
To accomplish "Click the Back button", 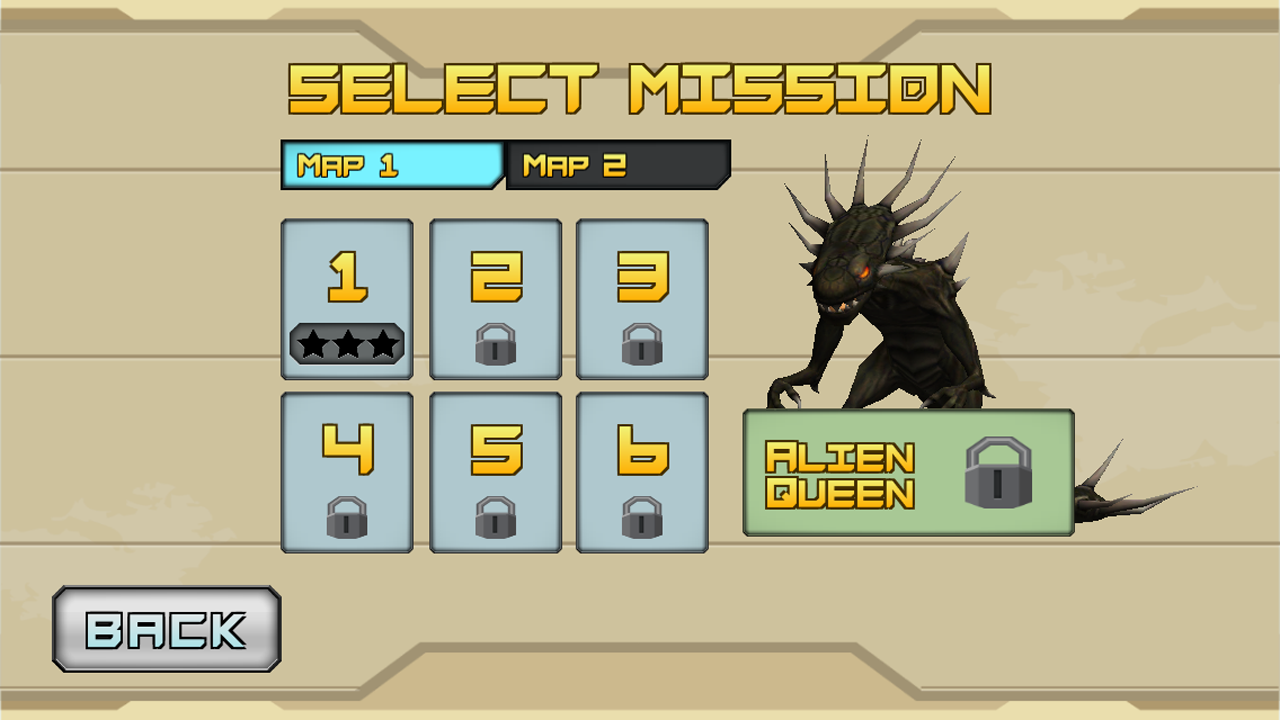I will click(165, 630).
